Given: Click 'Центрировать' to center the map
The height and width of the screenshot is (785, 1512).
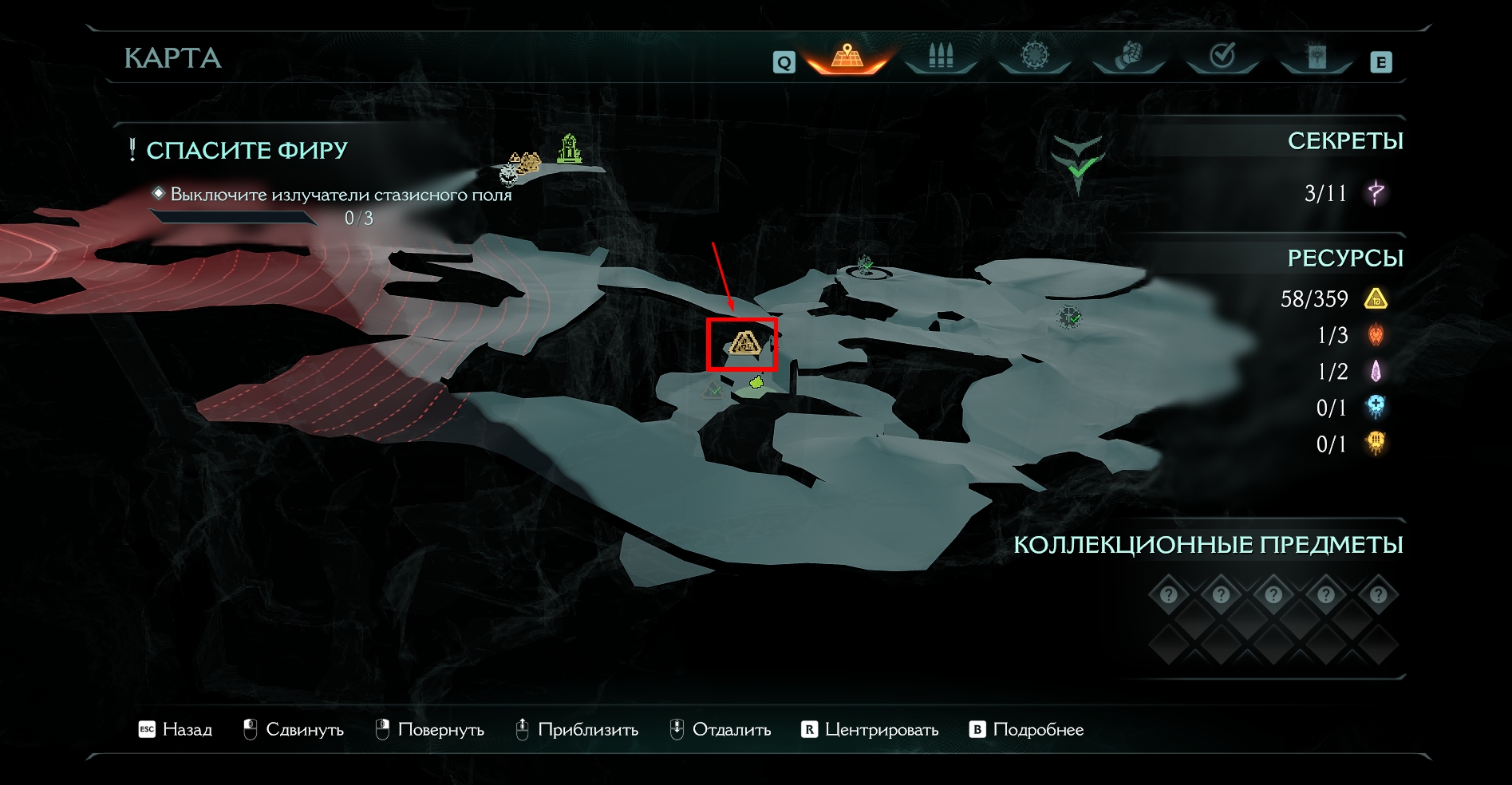Looking at the screenshot, I should (870, 729).
